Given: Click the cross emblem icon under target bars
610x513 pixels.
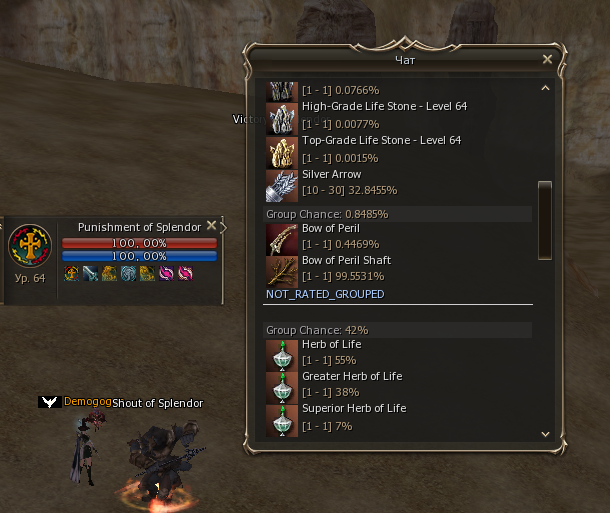Looking at the screenshot, I should click(x=71, y=273).
